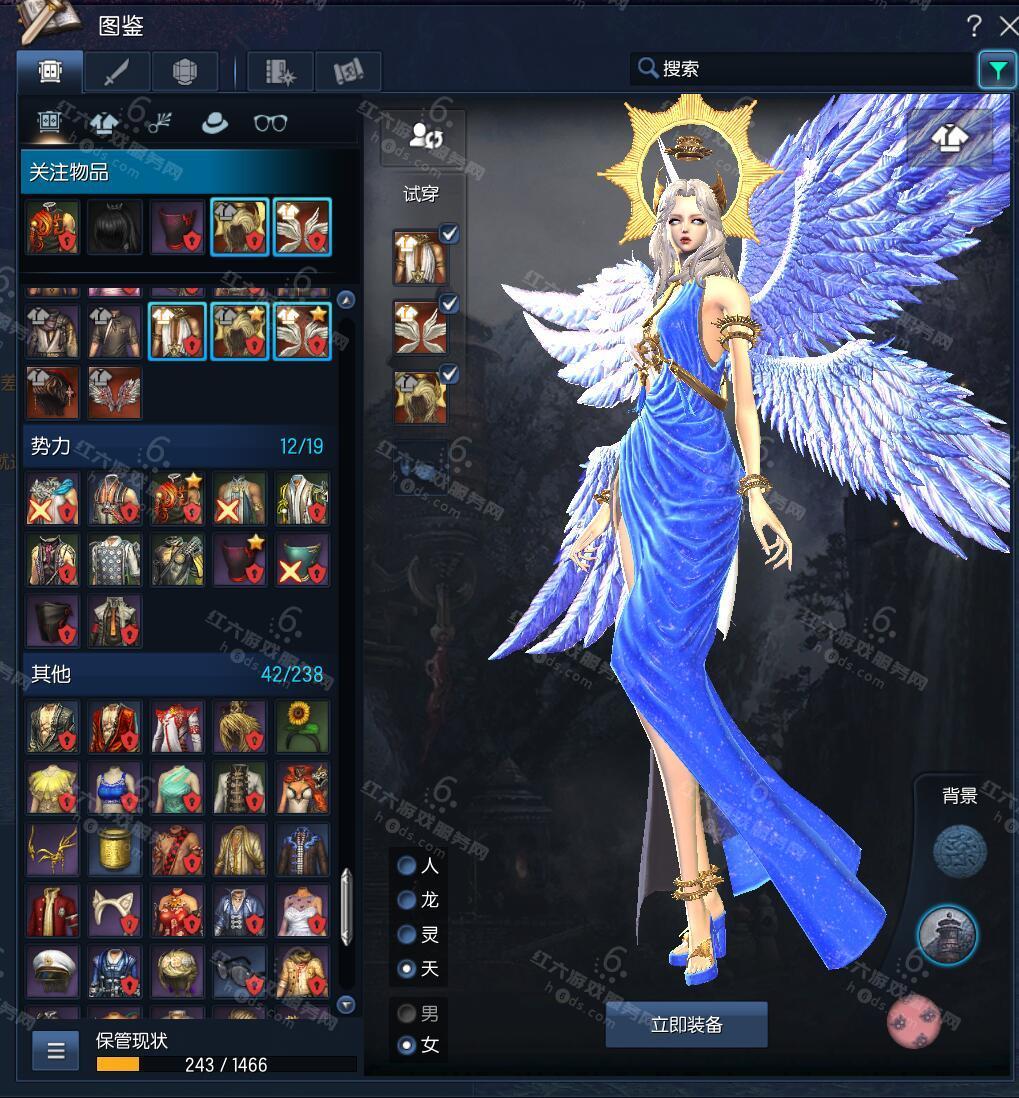Open help with the question mark
The width and height of the screenshot is (1019, 1098).
974,27
